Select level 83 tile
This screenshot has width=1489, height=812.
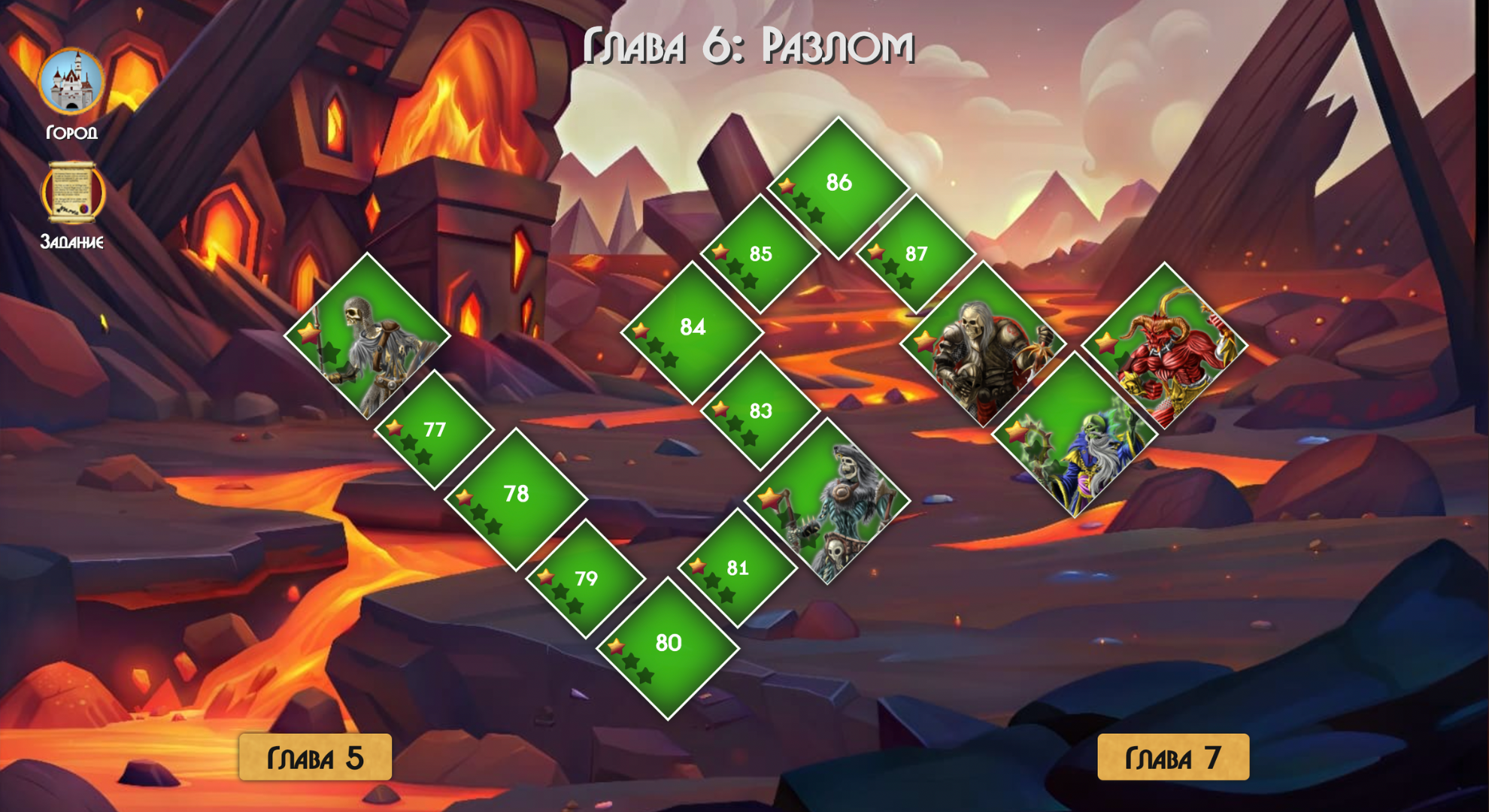pyautogui.click(x=761, y=410)
